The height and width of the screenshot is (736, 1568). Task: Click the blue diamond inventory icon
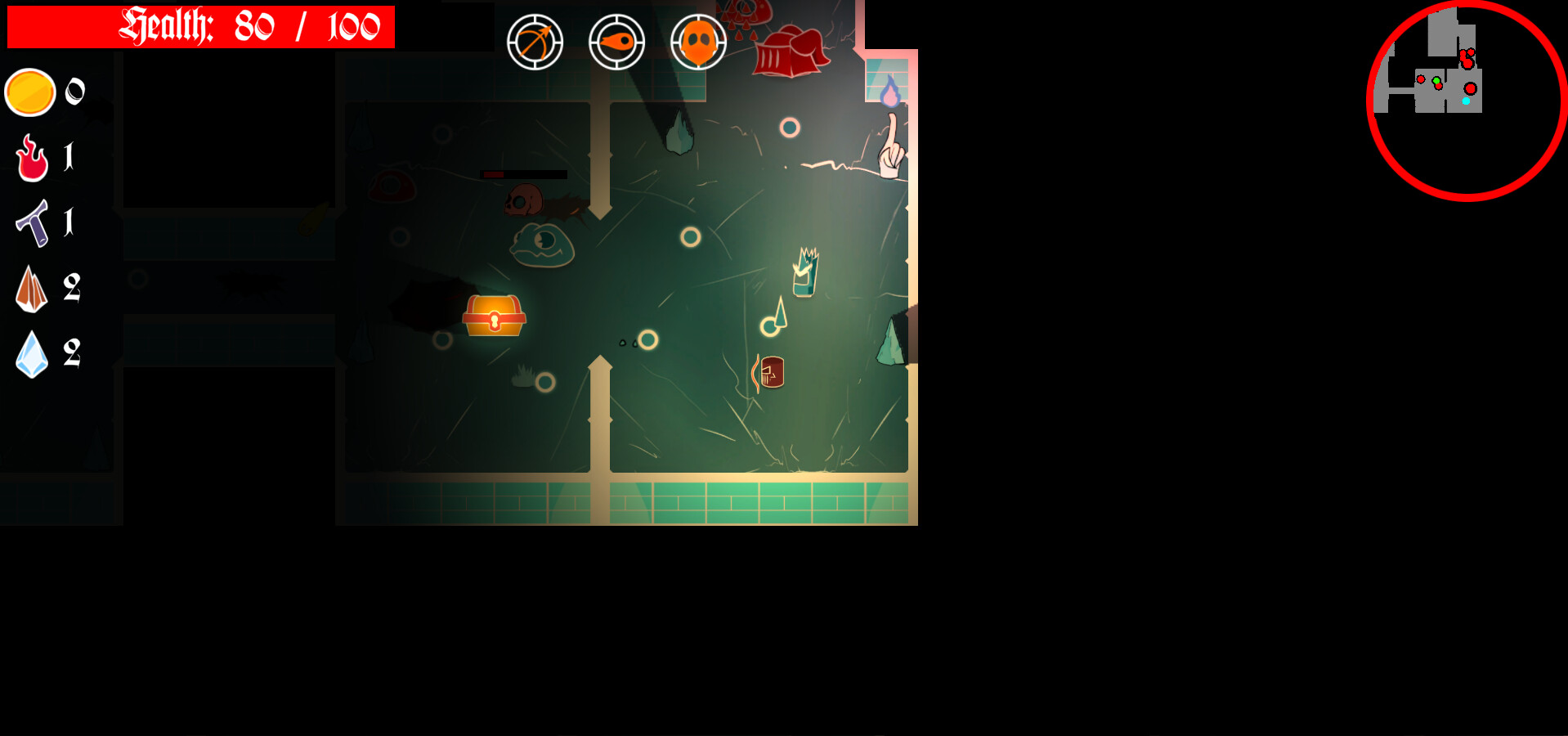tap(30, 353)
